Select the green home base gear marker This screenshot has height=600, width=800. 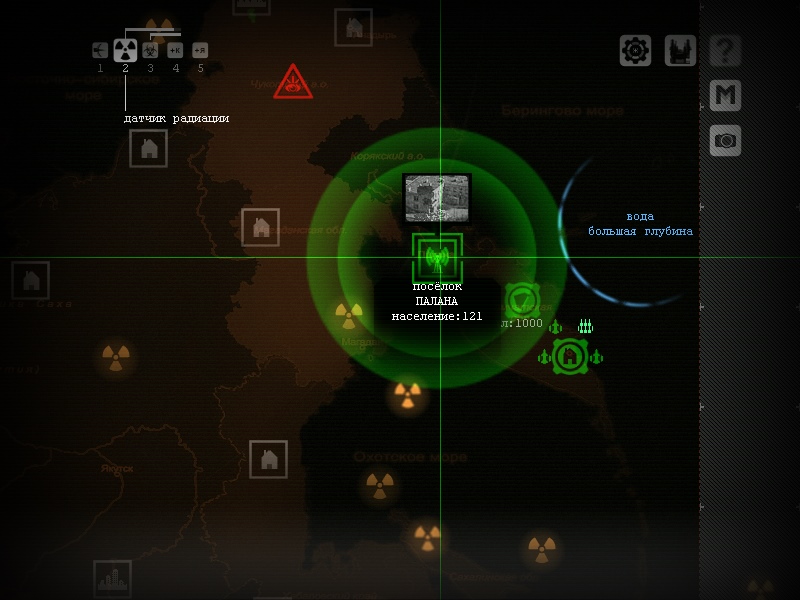click(x=570, y=356)
